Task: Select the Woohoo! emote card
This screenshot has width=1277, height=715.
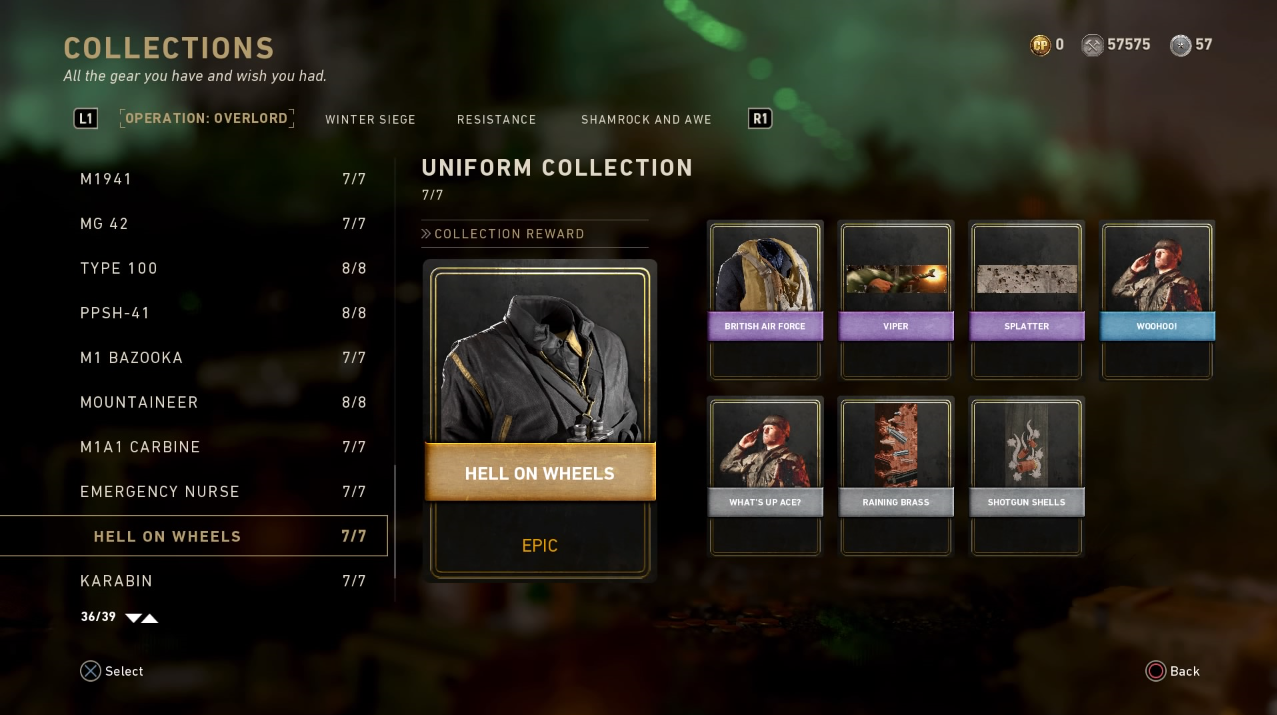Action: click(x=1157, y=300)
